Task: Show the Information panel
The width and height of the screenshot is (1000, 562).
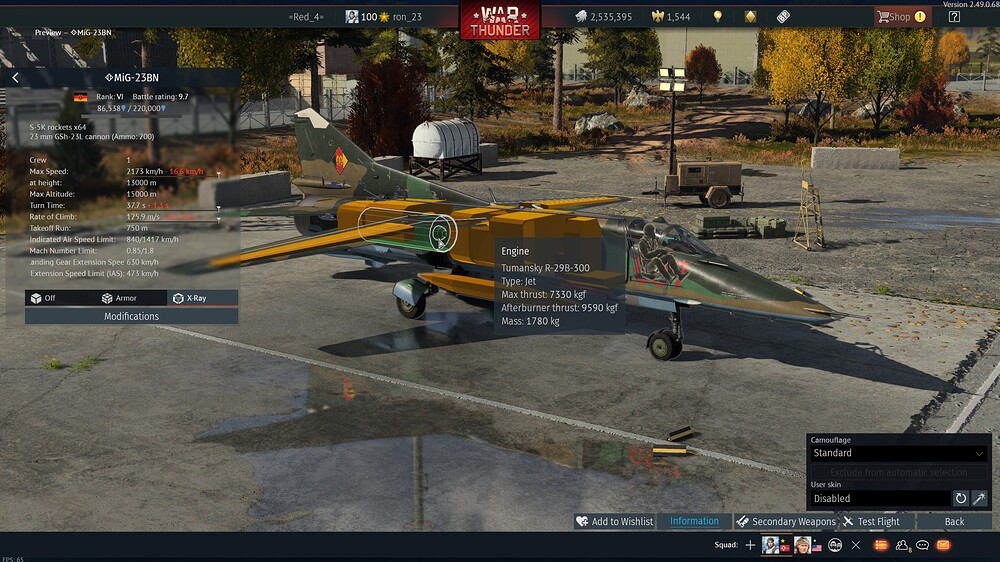Action: (x=694, y=521)
